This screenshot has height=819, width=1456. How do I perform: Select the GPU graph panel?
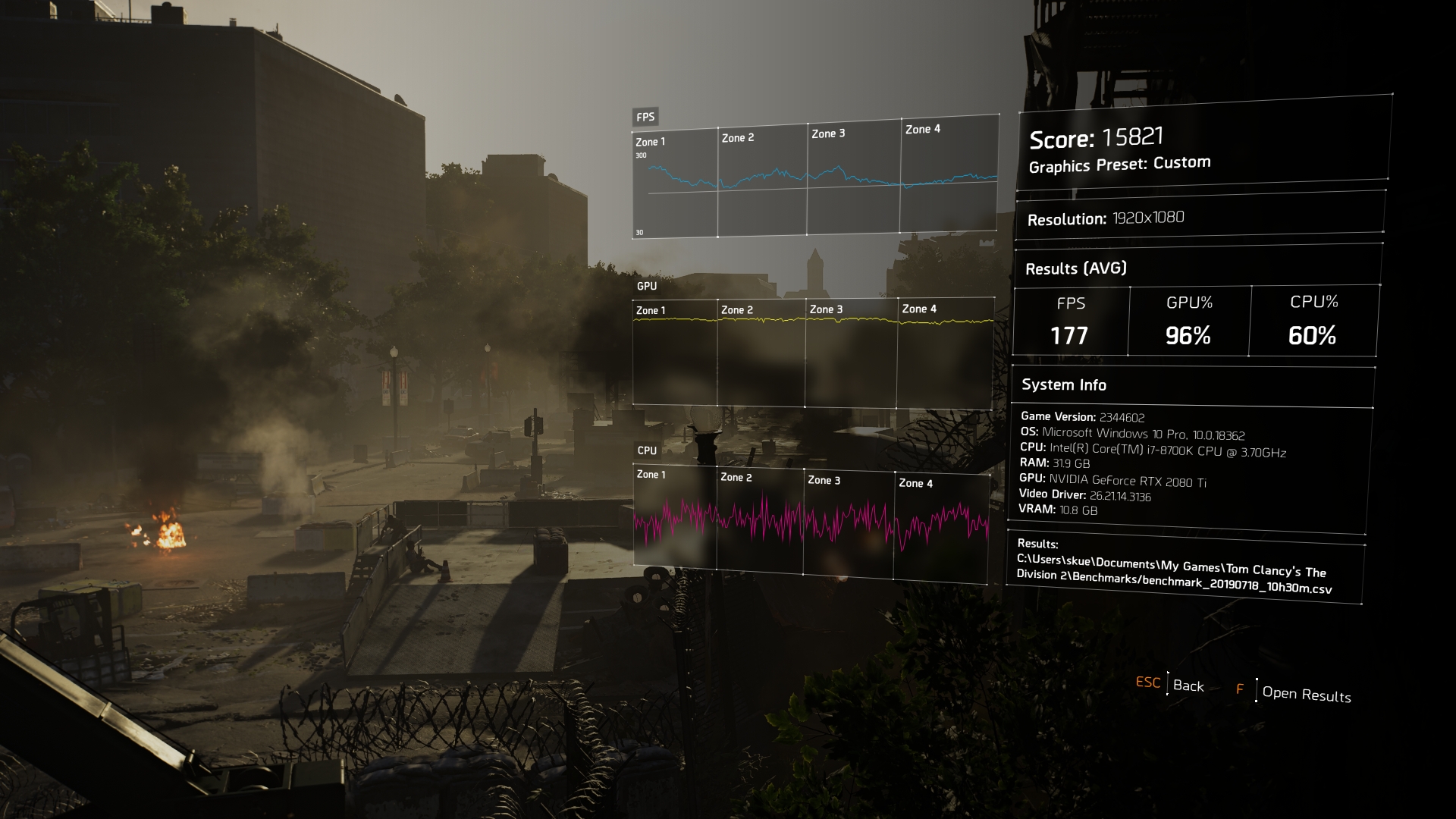(645, 287)
